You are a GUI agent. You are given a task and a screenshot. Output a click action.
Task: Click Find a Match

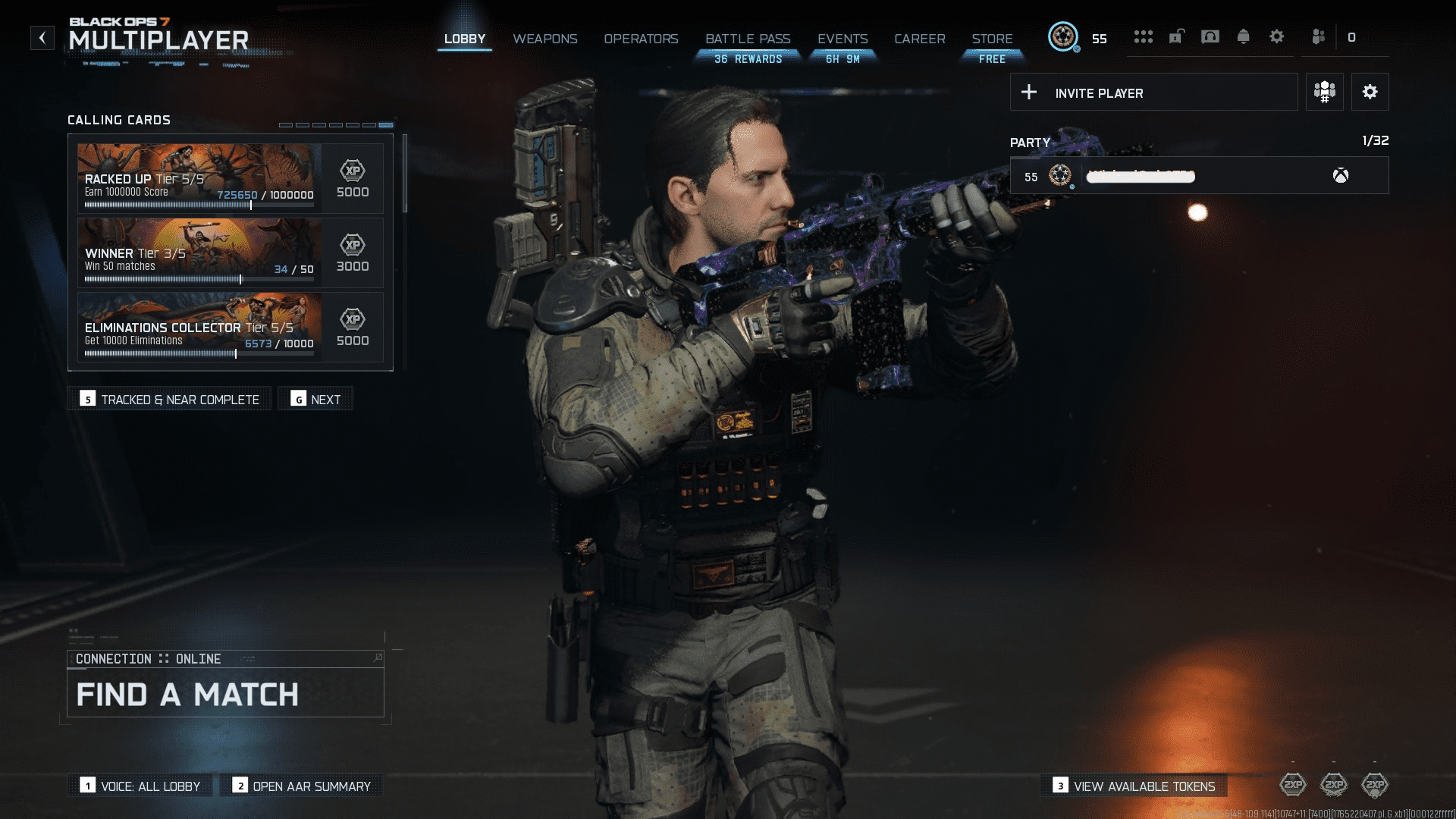point(225,694)
